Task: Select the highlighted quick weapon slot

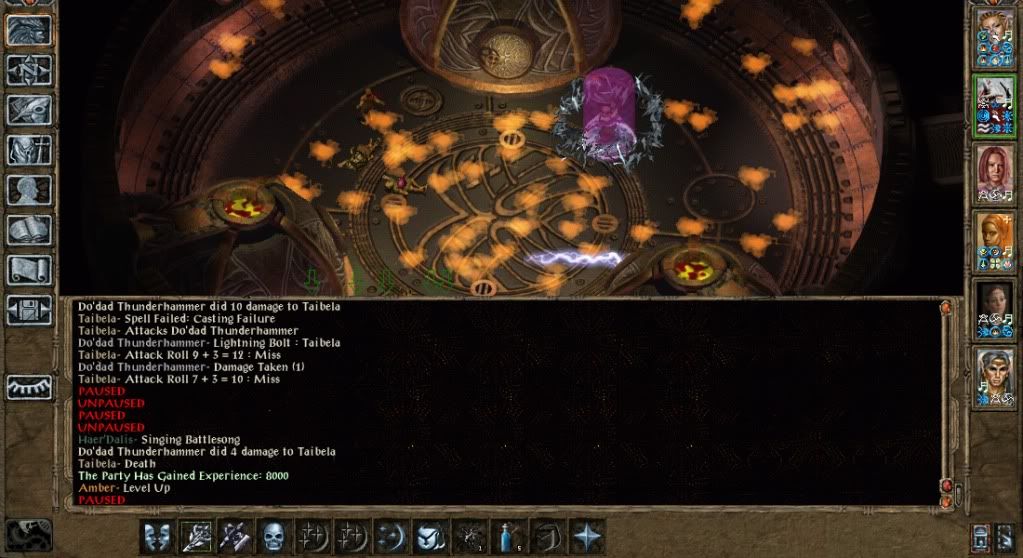Action: point(198,535)
